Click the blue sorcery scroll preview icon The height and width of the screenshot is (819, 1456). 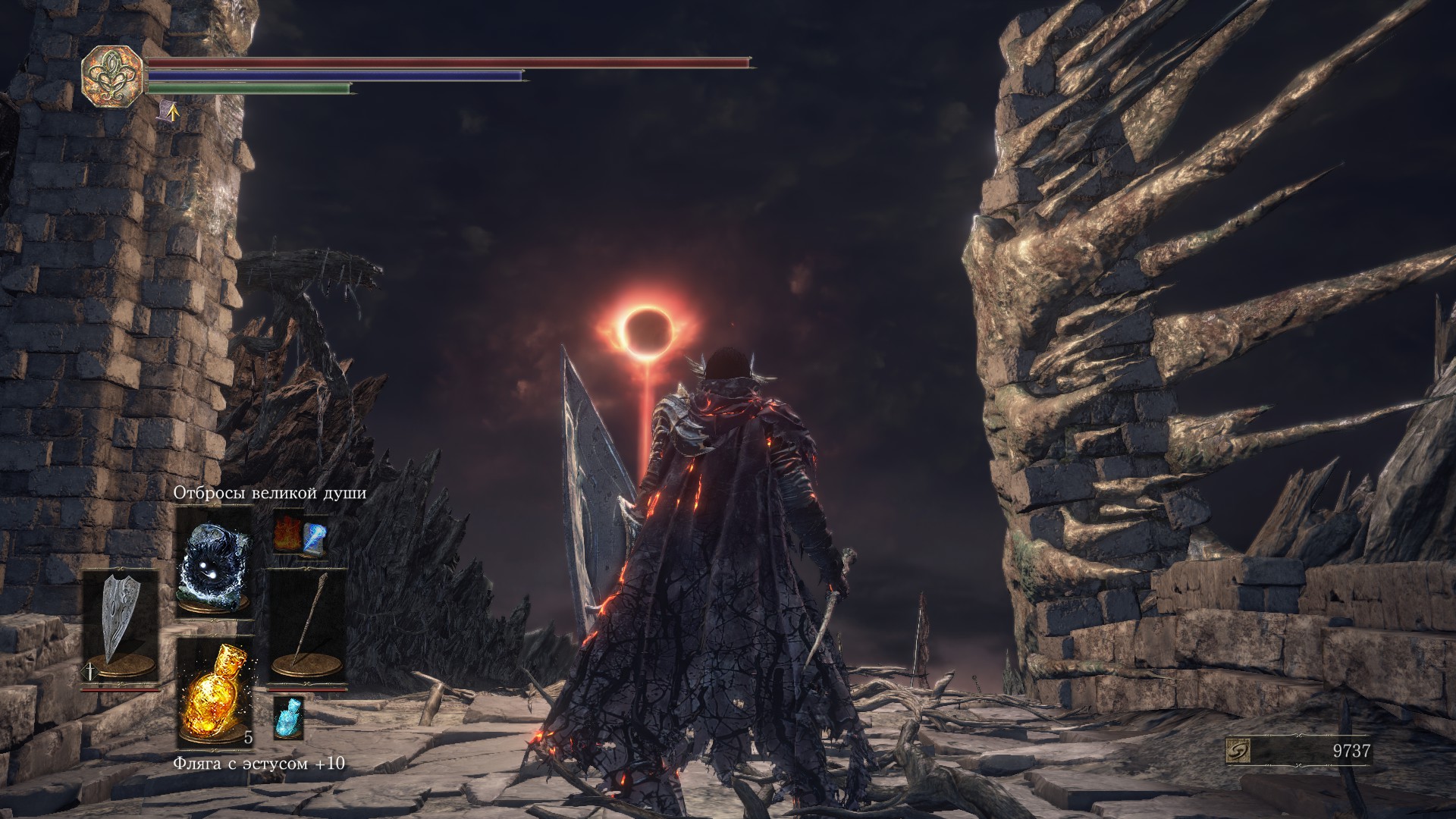(315, 536)
